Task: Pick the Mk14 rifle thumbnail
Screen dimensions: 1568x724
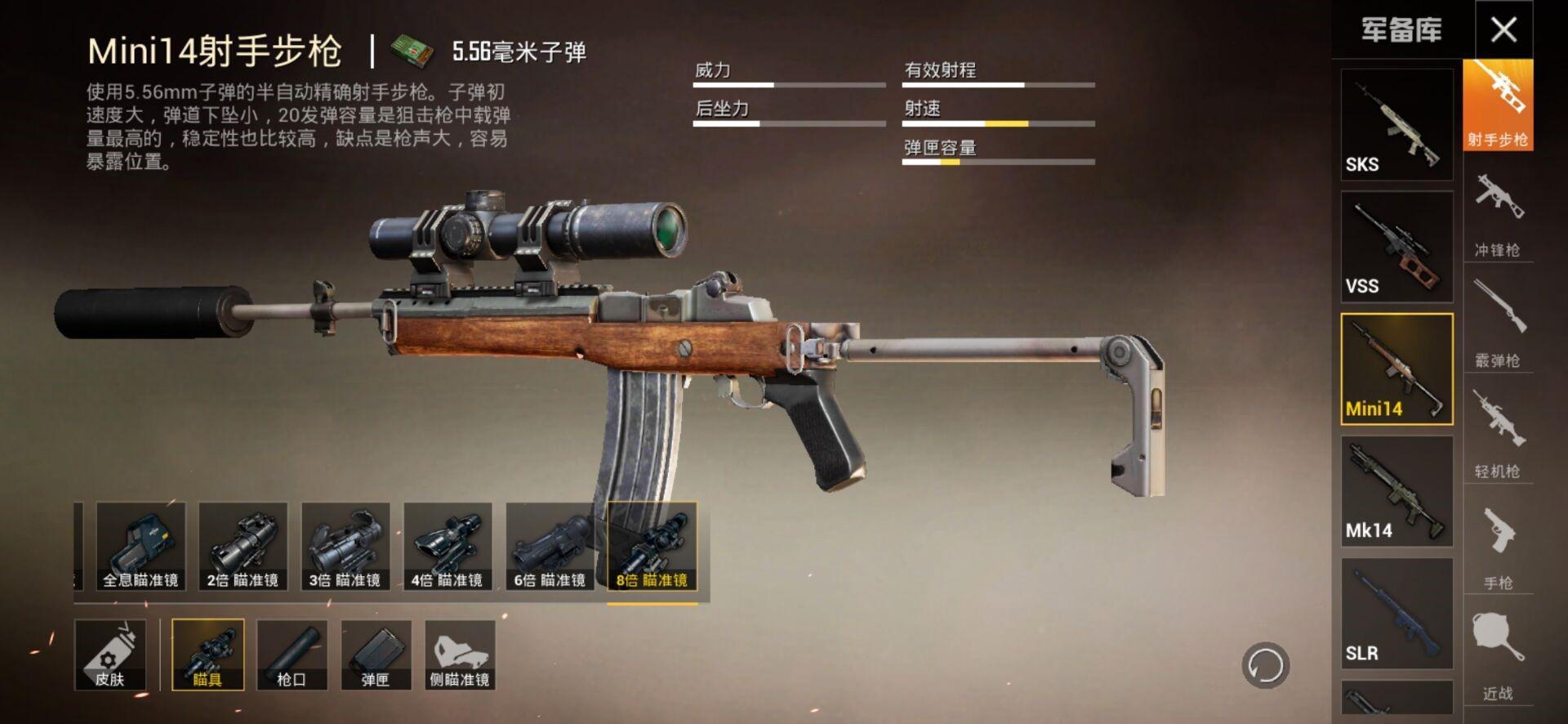Action: click(x=1396, y=491)
